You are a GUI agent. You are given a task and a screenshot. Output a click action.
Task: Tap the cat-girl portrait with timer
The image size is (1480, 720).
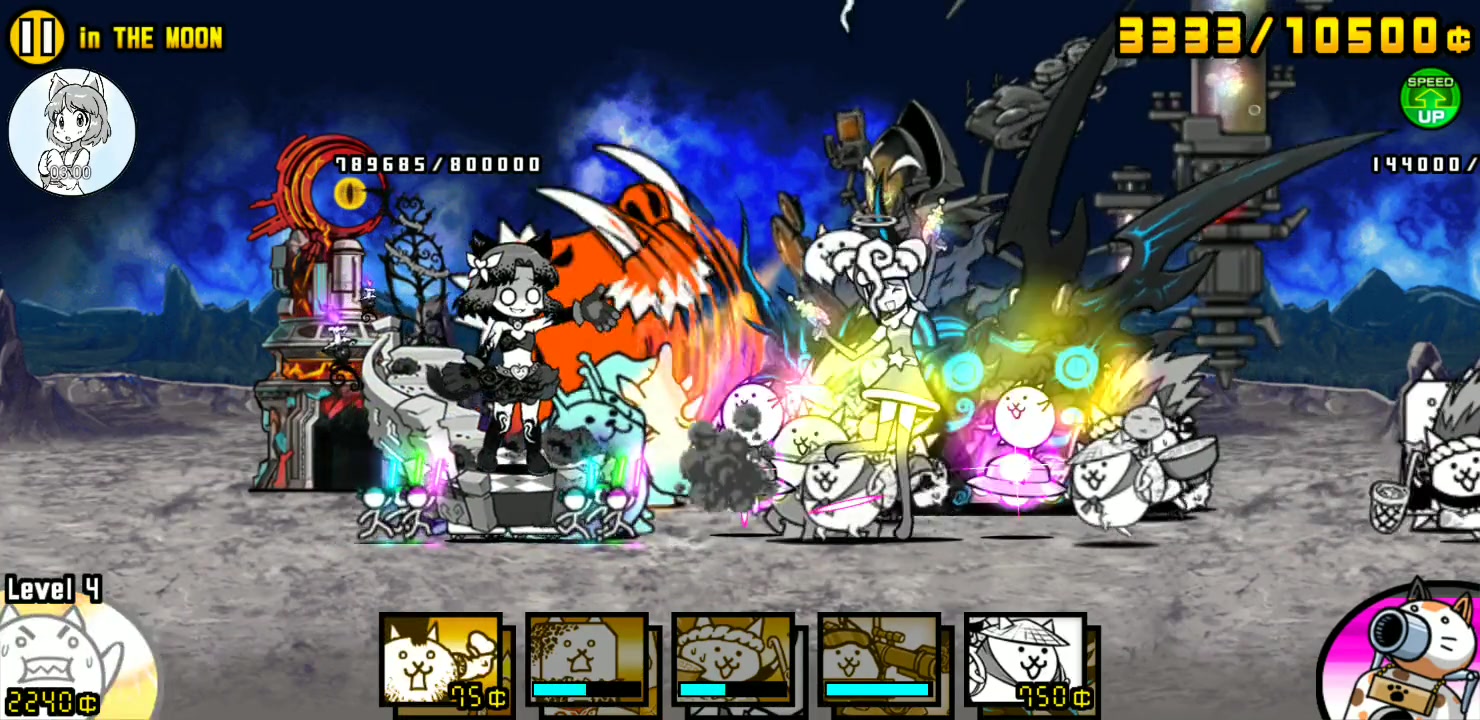72,131
